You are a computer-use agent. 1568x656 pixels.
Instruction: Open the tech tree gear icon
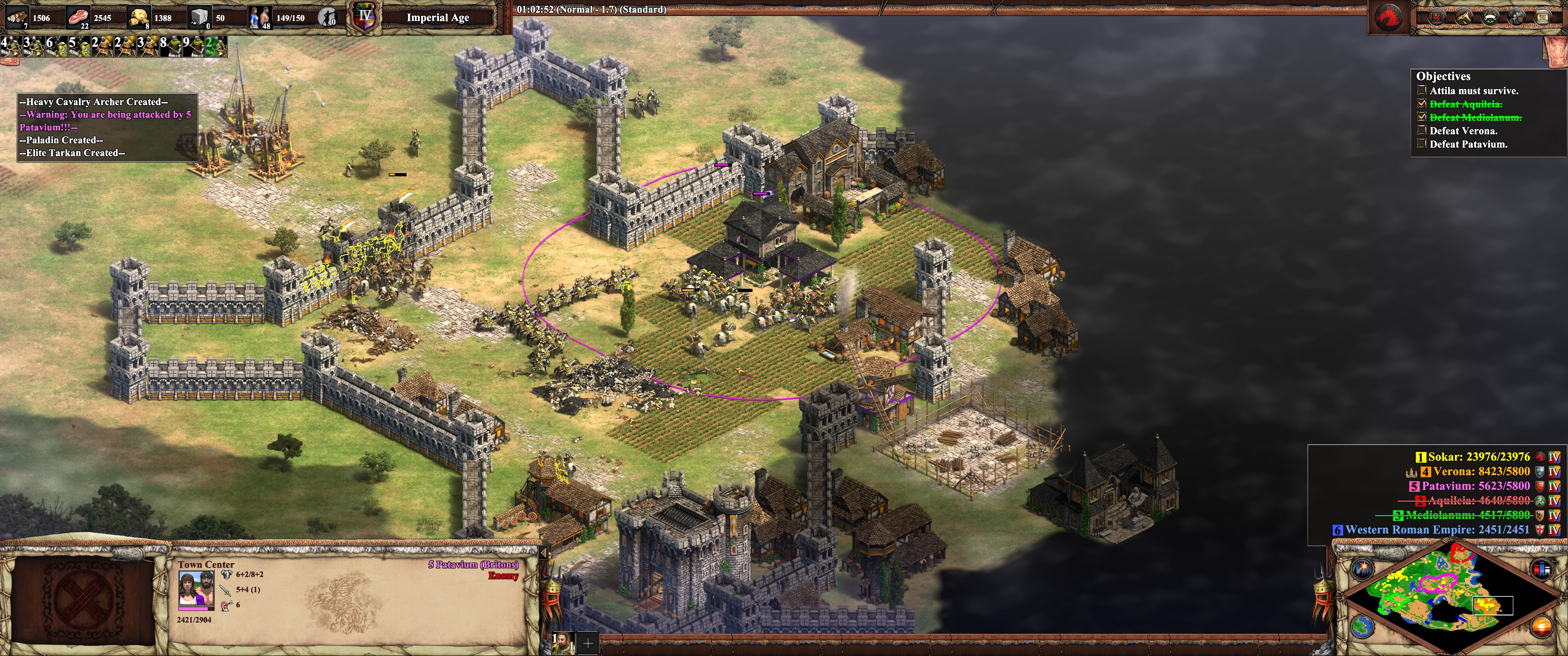point(1516,17)
